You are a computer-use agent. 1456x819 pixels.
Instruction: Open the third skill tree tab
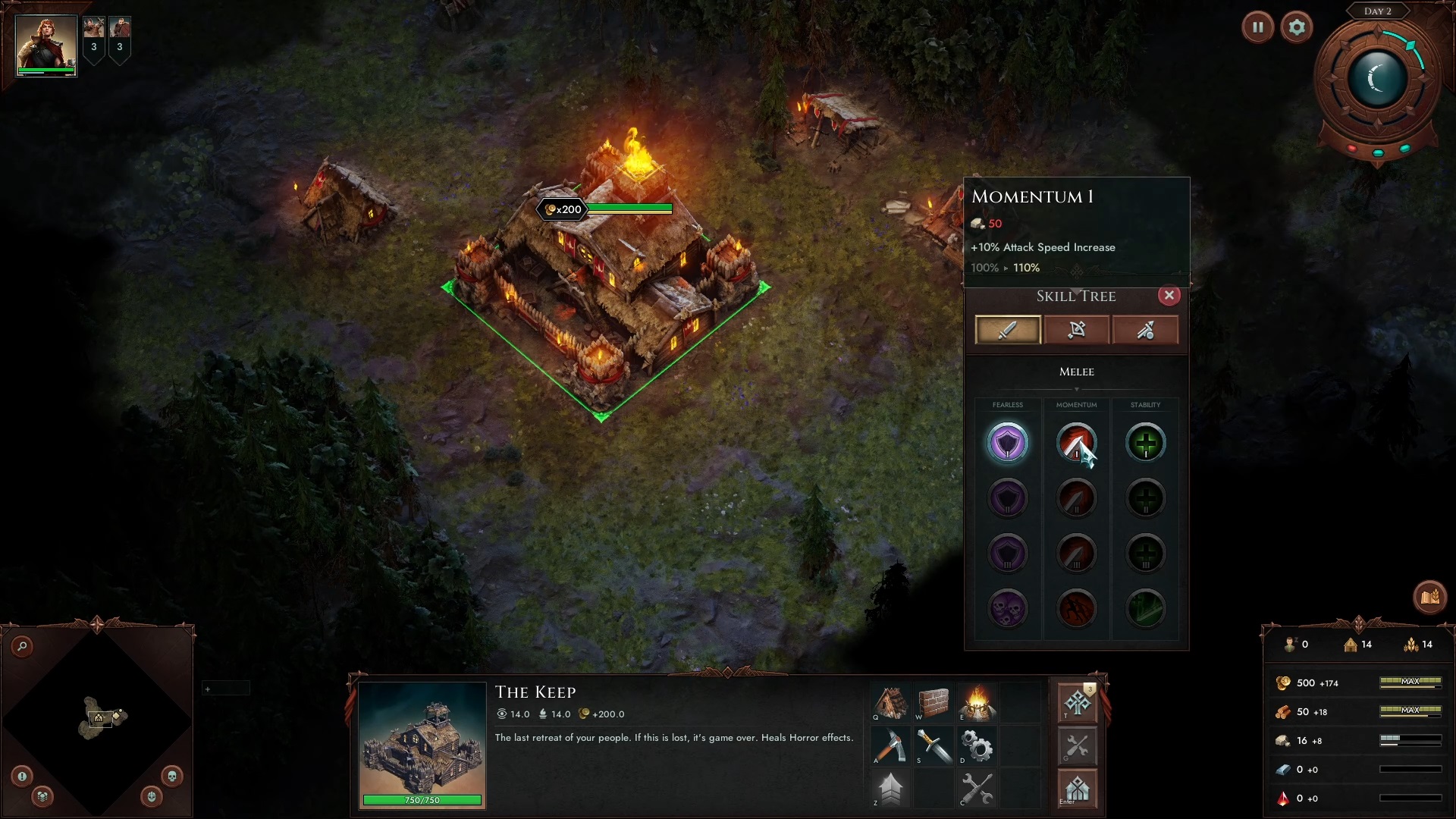[x=1145, y=330]
